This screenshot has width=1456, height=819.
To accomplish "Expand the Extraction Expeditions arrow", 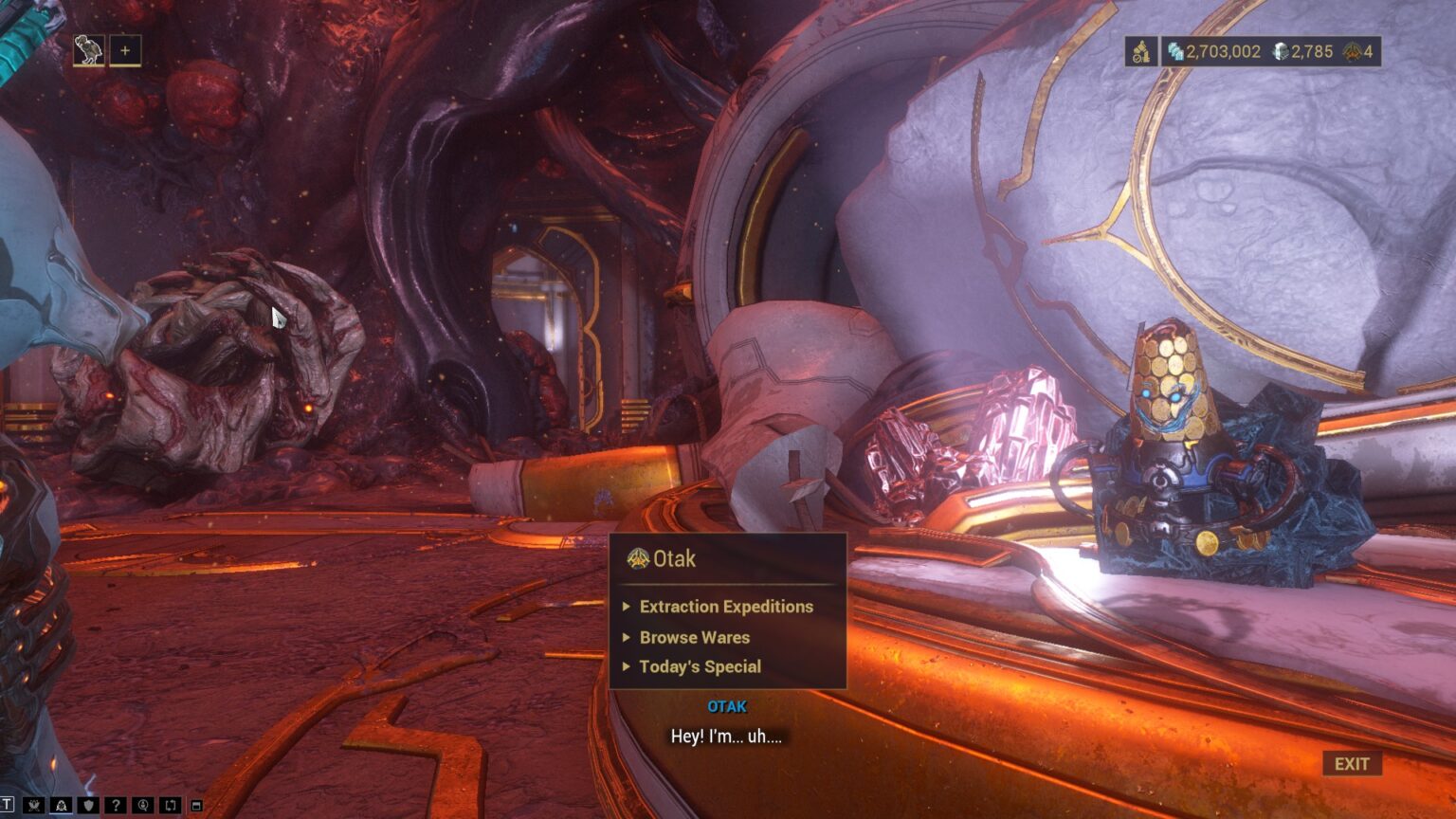I will click(627, 608).
